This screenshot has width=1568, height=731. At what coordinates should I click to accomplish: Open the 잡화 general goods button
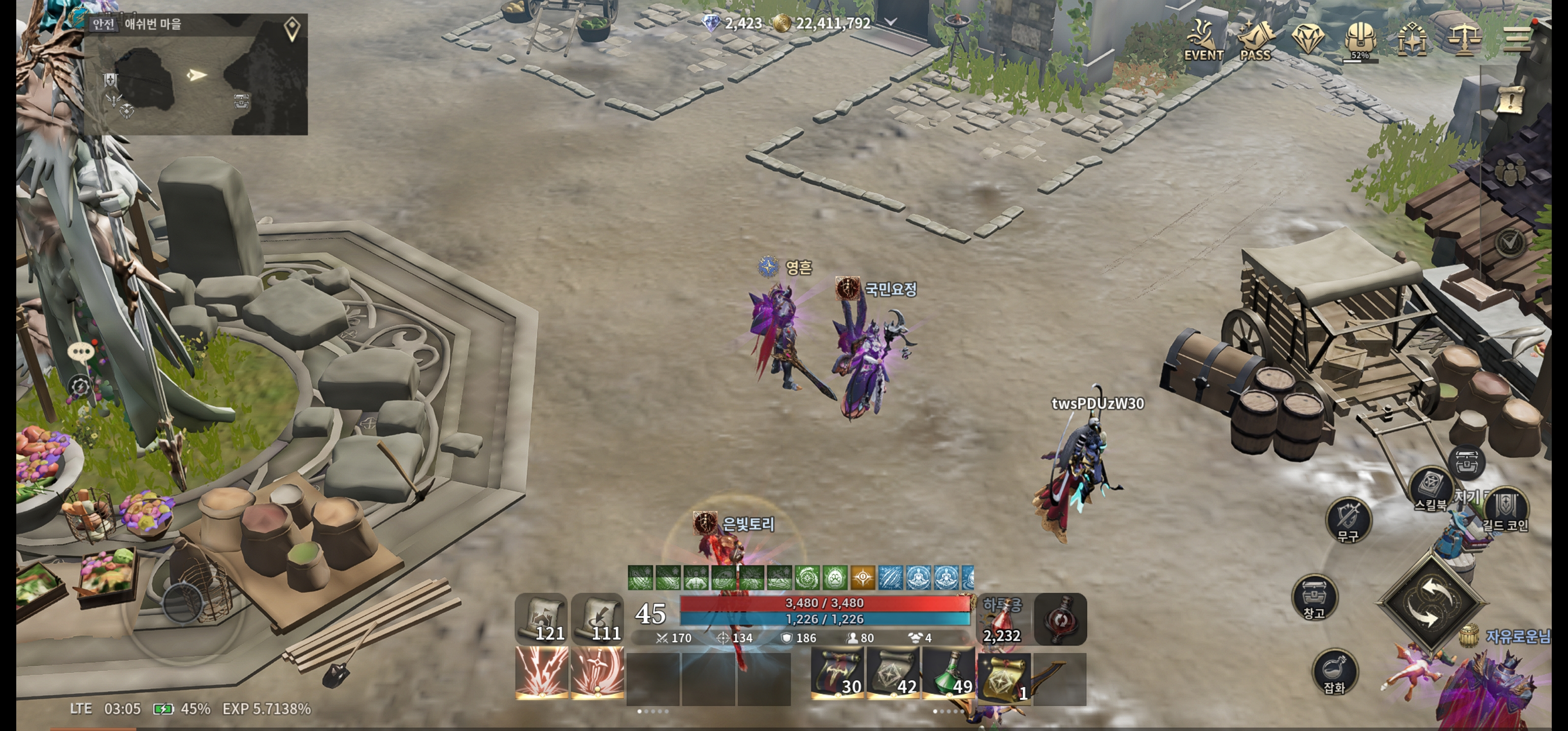point(1334,670)
